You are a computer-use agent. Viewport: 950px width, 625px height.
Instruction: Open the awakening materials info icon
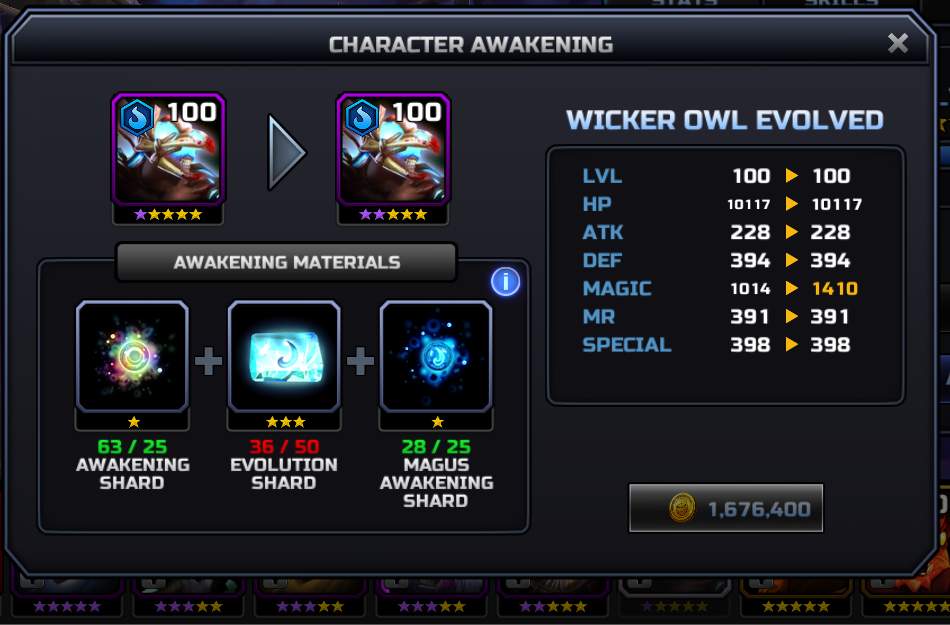pyautogui.click(x=505, y=282)
